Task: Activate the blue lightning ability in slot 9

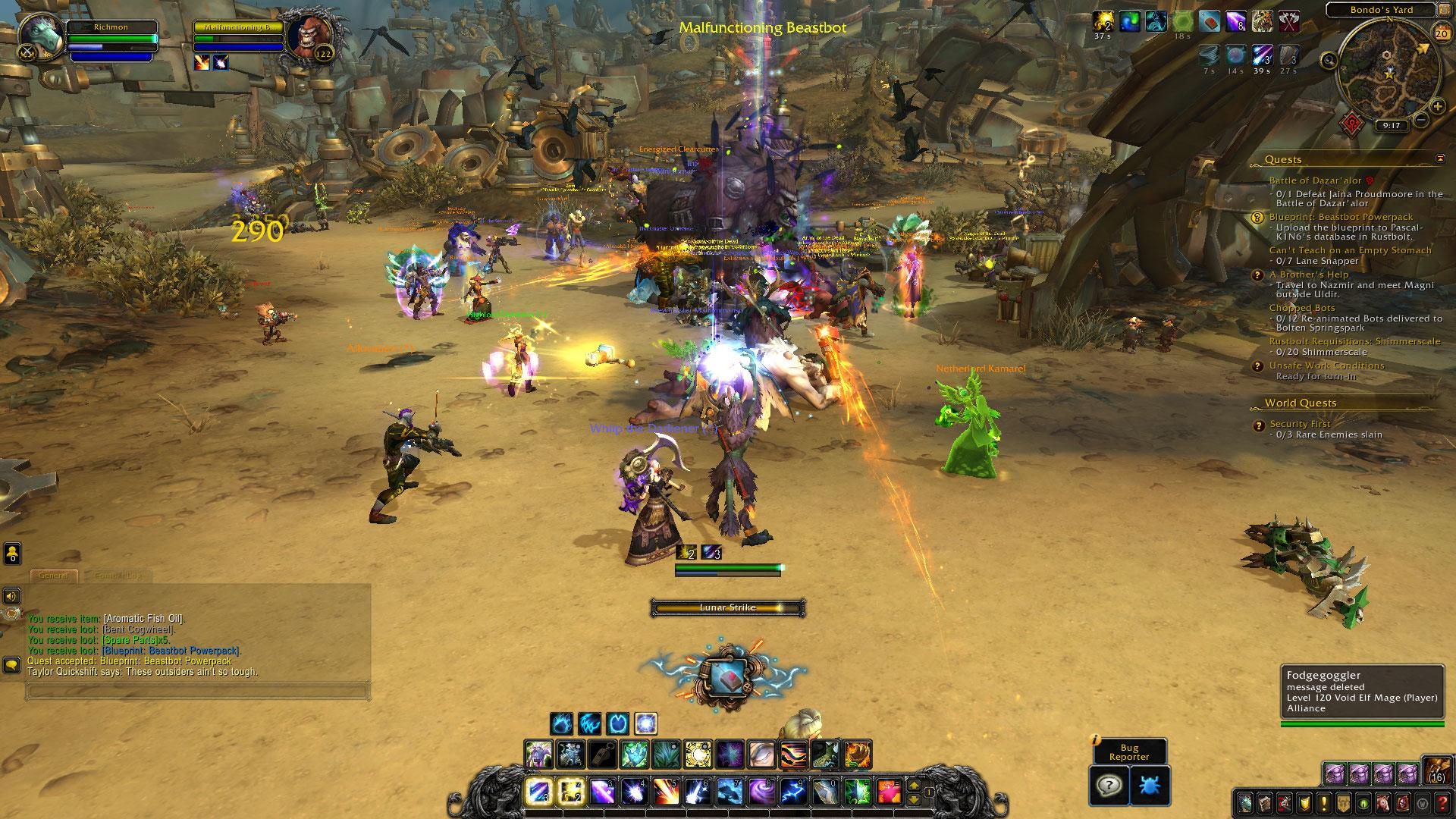Action: click(793, 791)
